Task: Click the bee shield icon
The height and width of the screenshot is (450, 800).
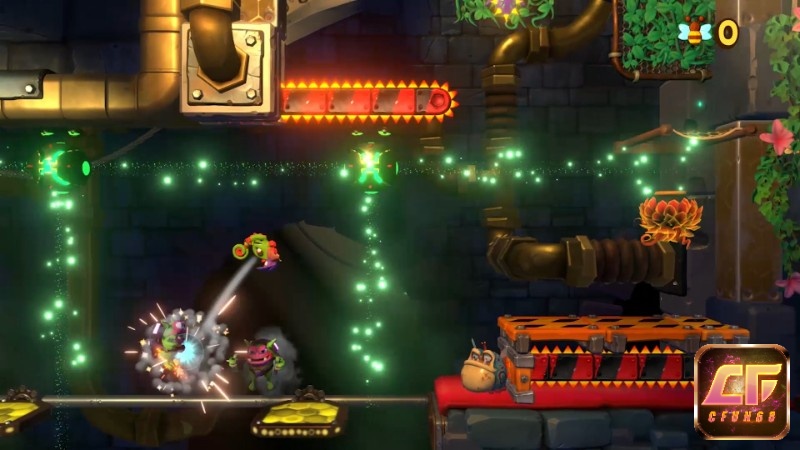Action: point(694,33)
